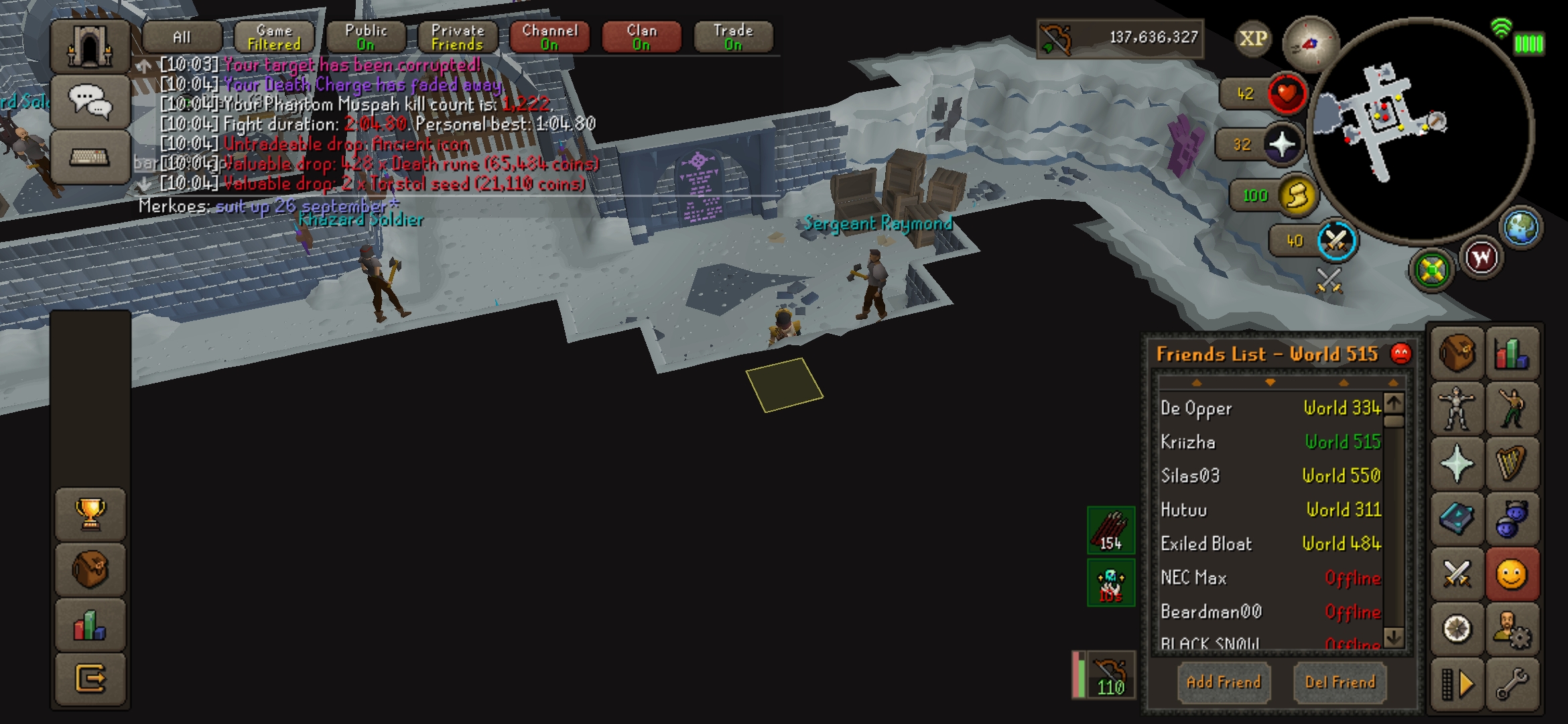Toggle run energy orb
This screenshot has width=1568, height=724.
(x=1297, y=196)
